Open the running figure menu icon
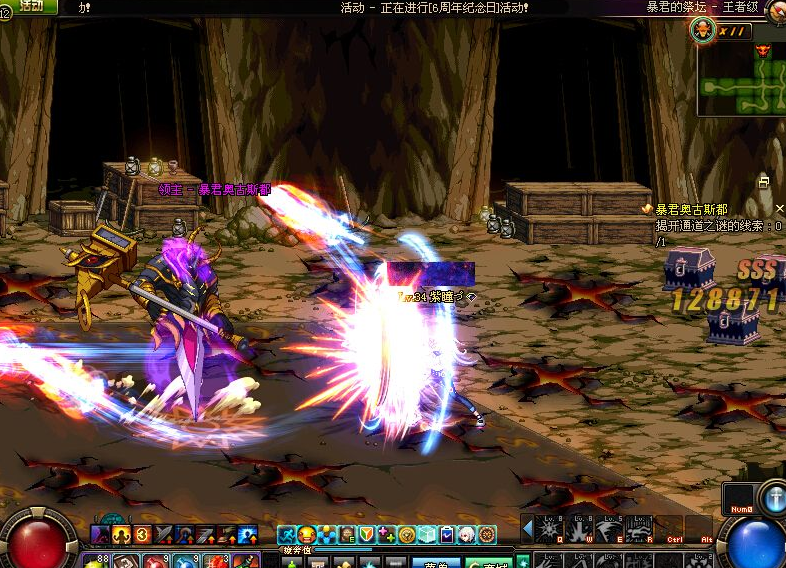 point(287,535)
